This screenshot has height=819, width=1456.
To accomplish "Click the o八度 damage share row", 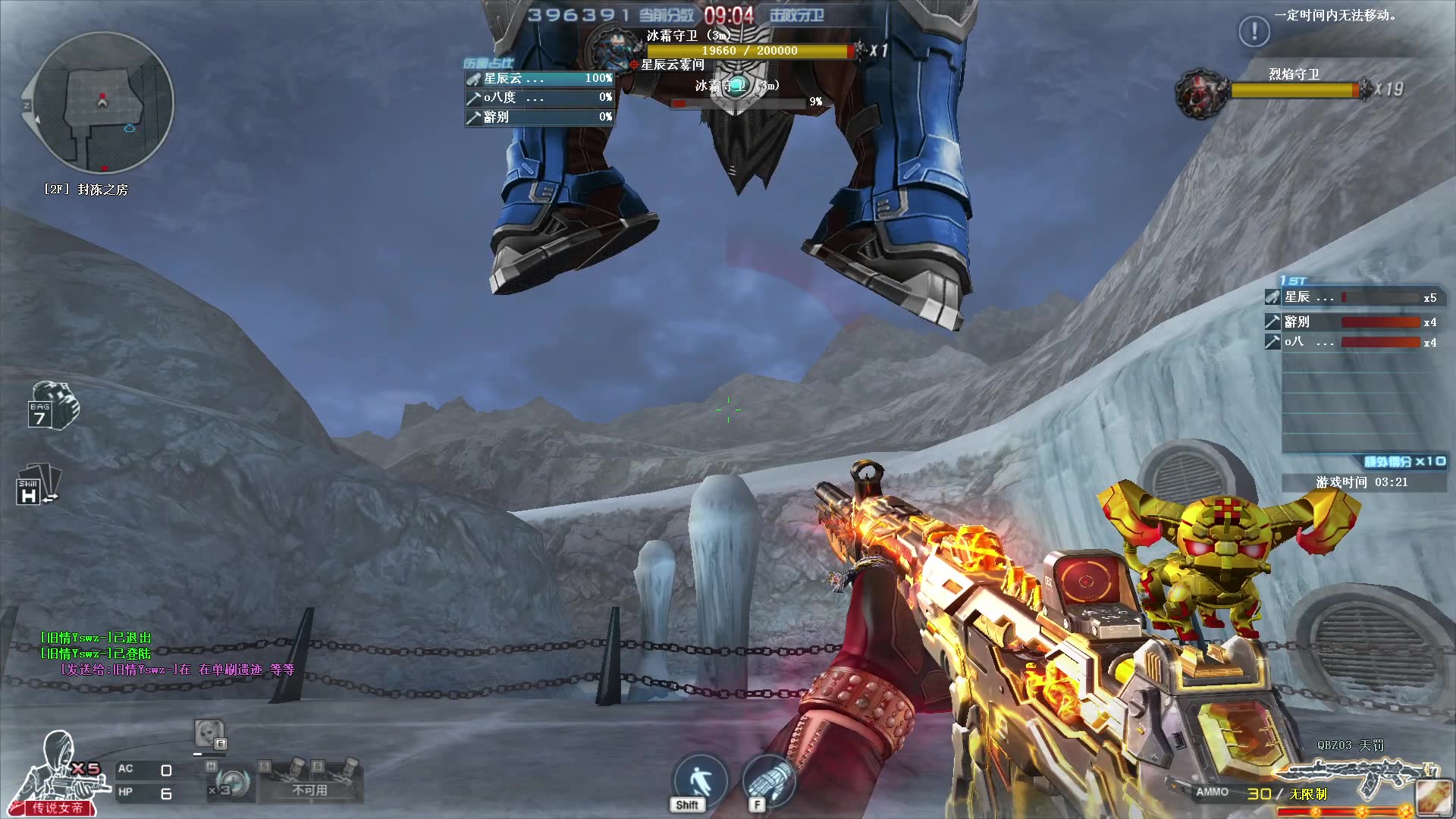I will click(539, 98).
